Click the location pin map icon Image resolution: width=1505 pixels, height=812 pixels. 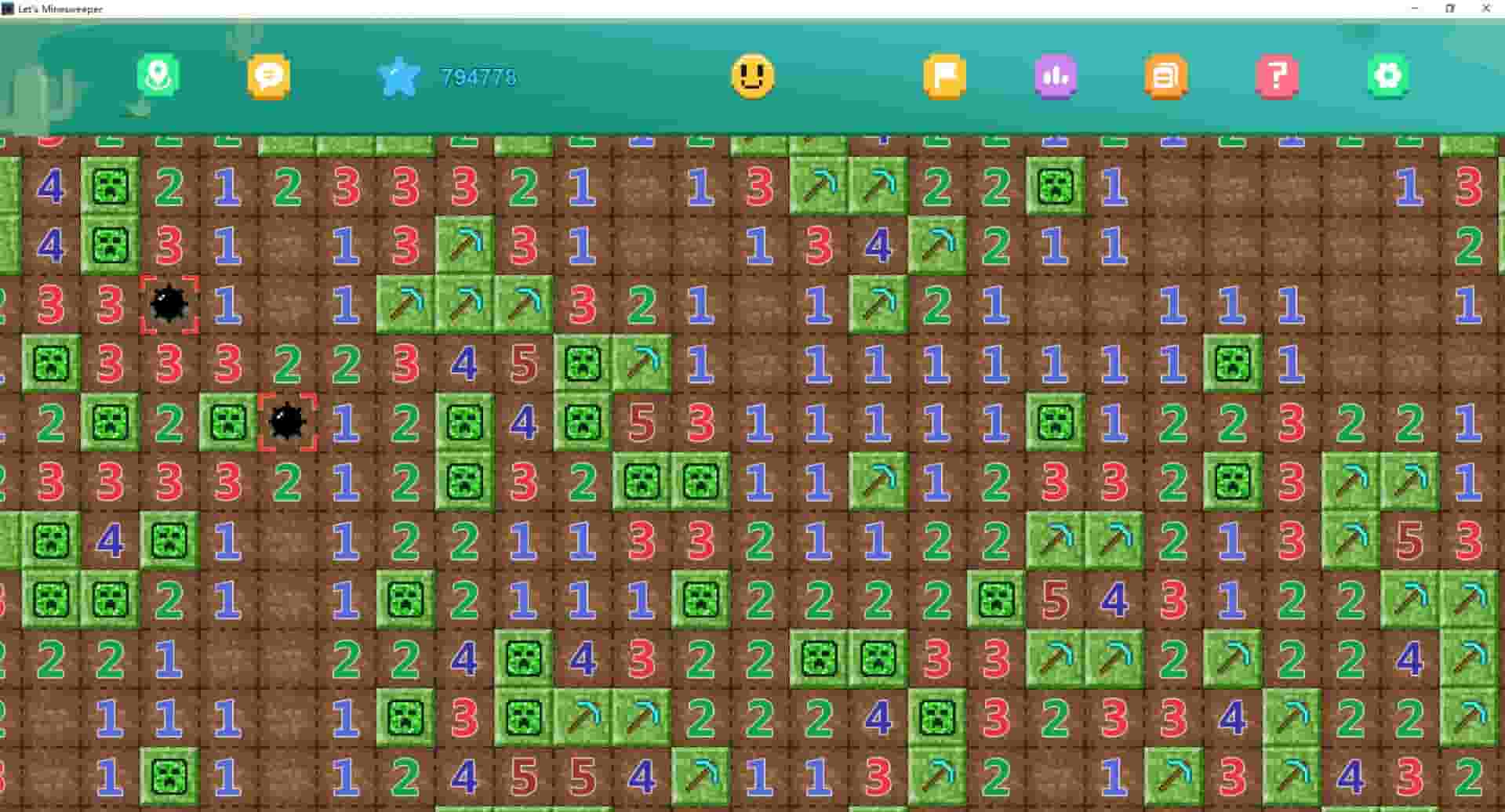[156, 77]
